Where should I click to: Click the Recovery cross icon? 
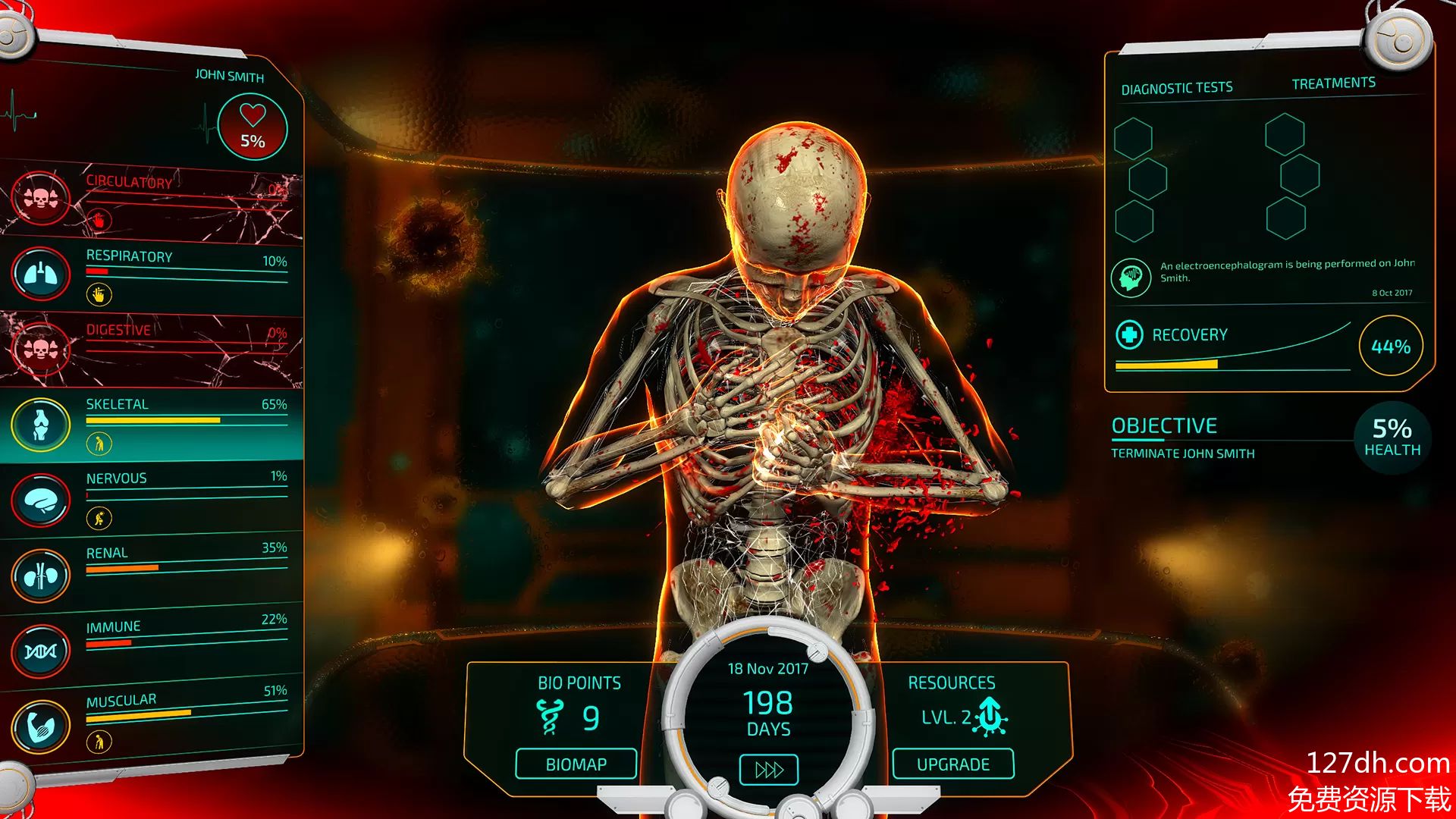coord(1129,334)
